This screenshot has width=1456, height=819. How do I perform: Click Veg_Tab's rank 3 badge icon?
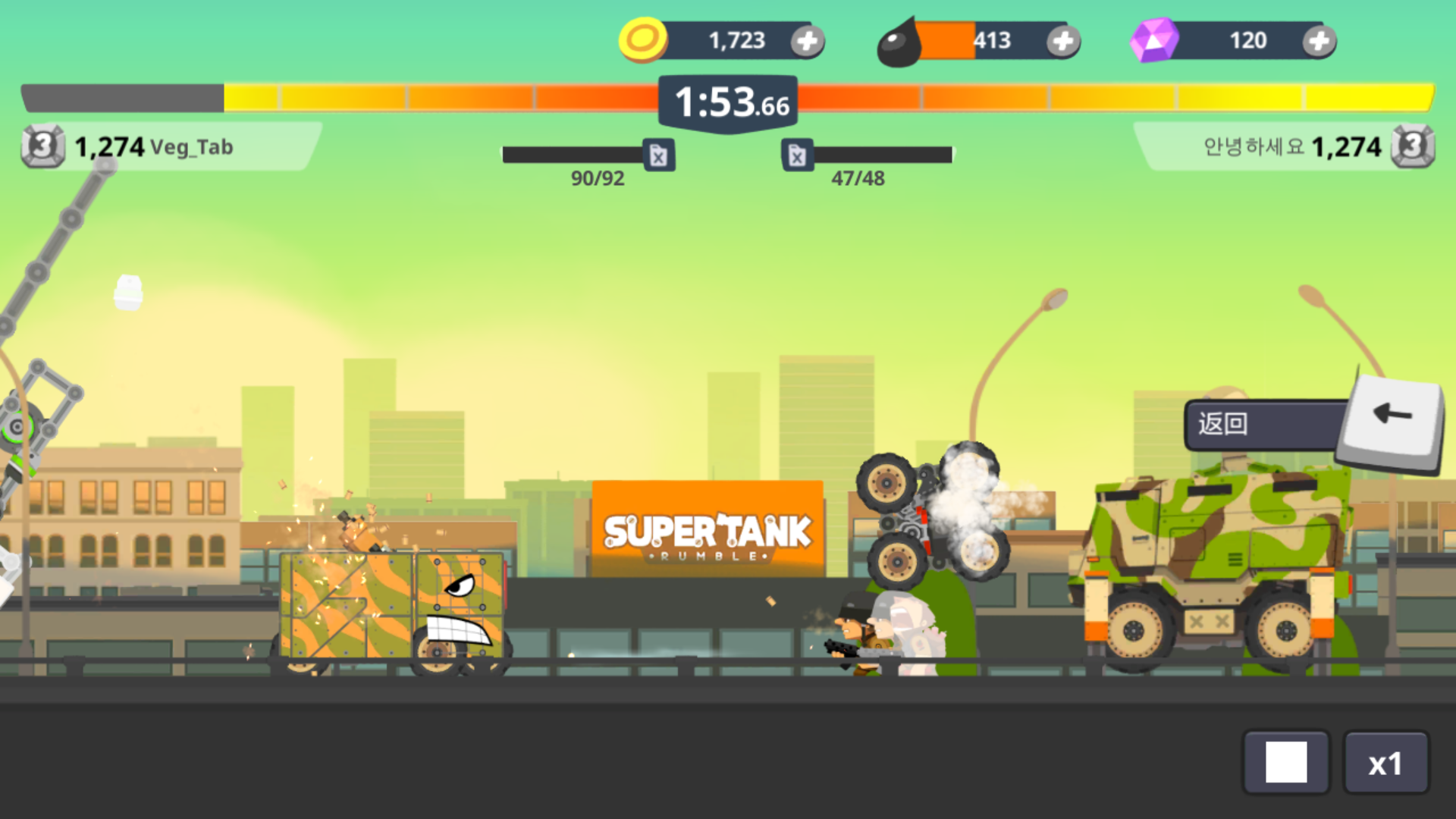coord(43,146)
